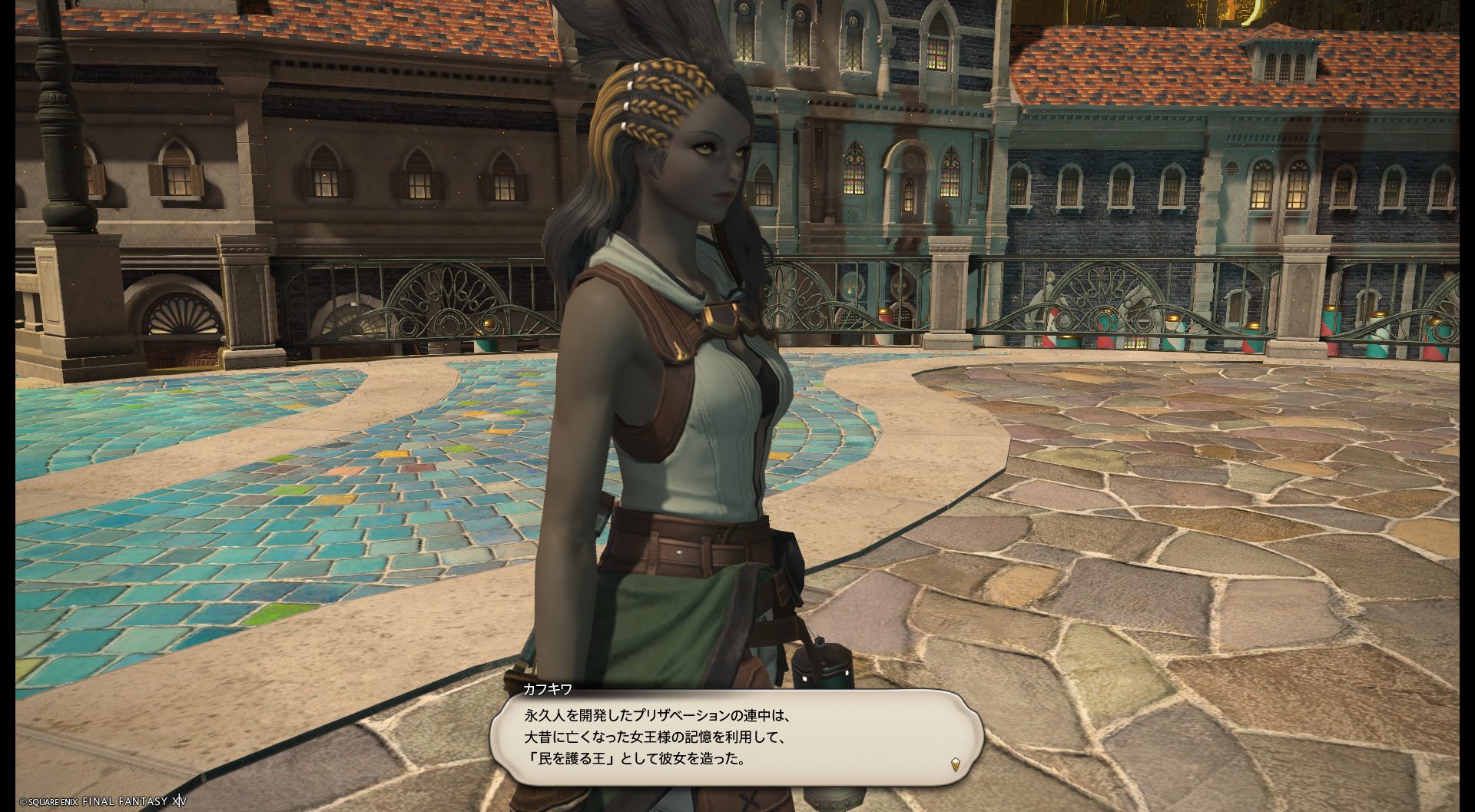1475x812 pixels.
Task: Advance Kafkiwa's dialogue text box
Action: coord(736,738)
